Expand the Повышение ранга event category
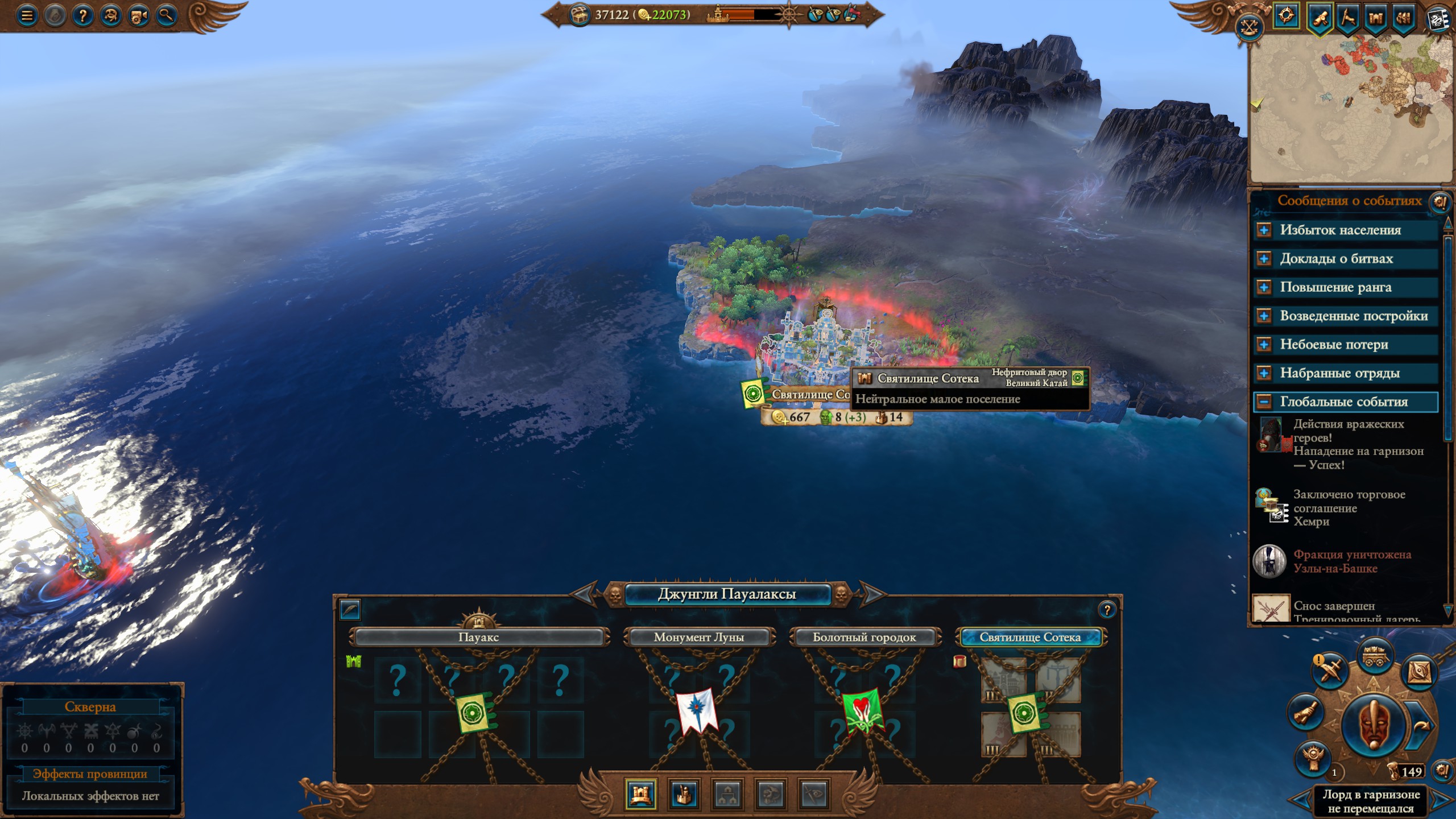This screenshot has height=819, width=1456. 1264,287
